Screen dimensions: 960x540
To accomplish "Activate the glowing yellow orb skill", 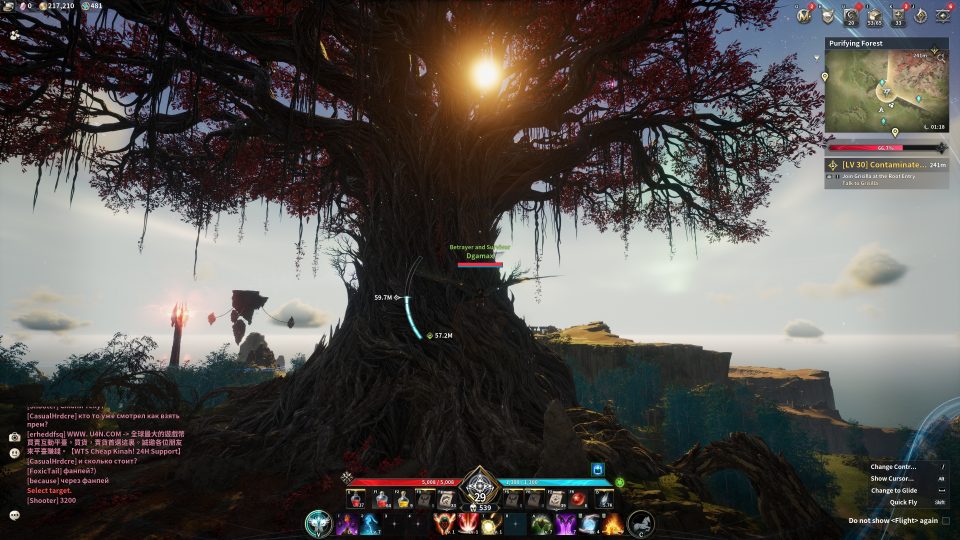I will pos(491,523).
